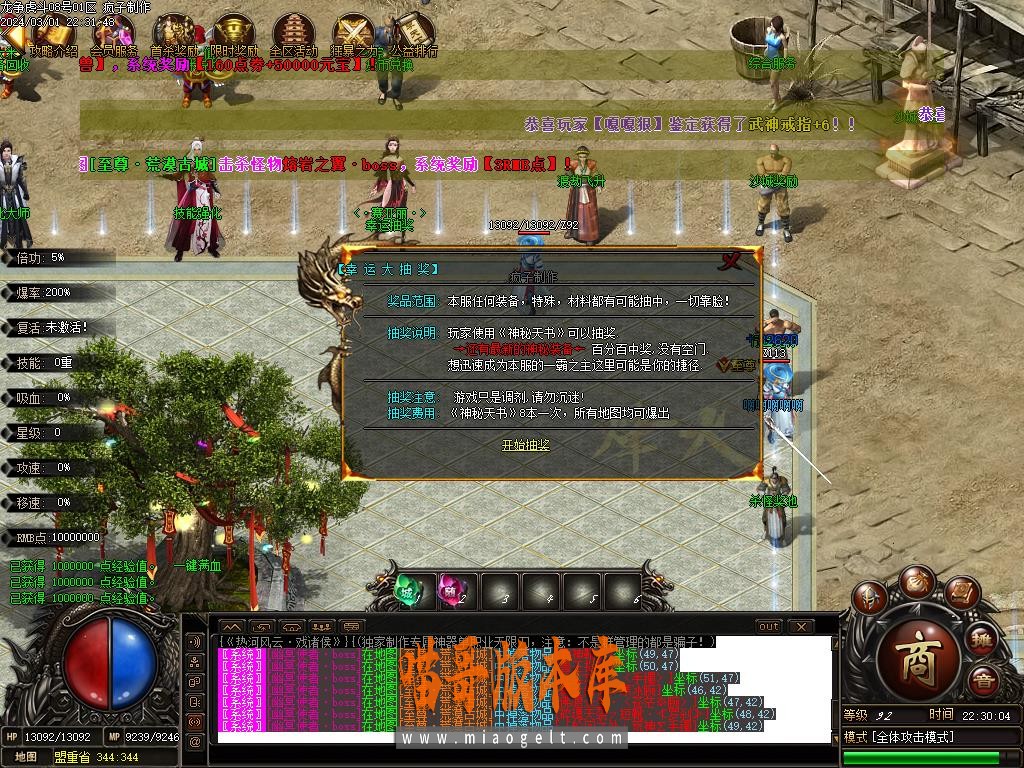
Task: Open the 公益排行 ranking scroll icon
Action: tap(412, 32)
